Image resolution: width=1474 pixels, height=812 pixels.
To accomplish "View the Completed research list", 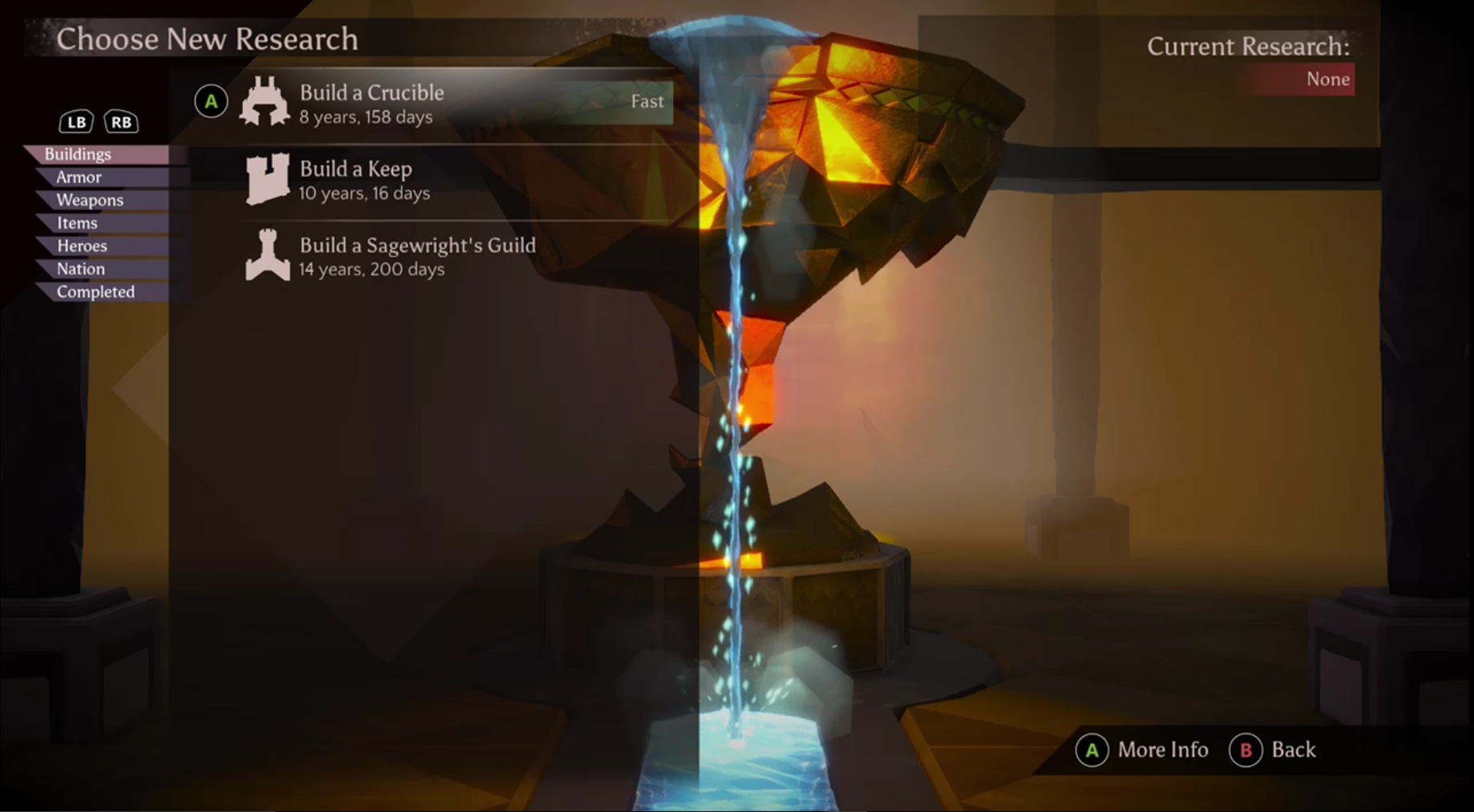I will [x=96, y=291].
